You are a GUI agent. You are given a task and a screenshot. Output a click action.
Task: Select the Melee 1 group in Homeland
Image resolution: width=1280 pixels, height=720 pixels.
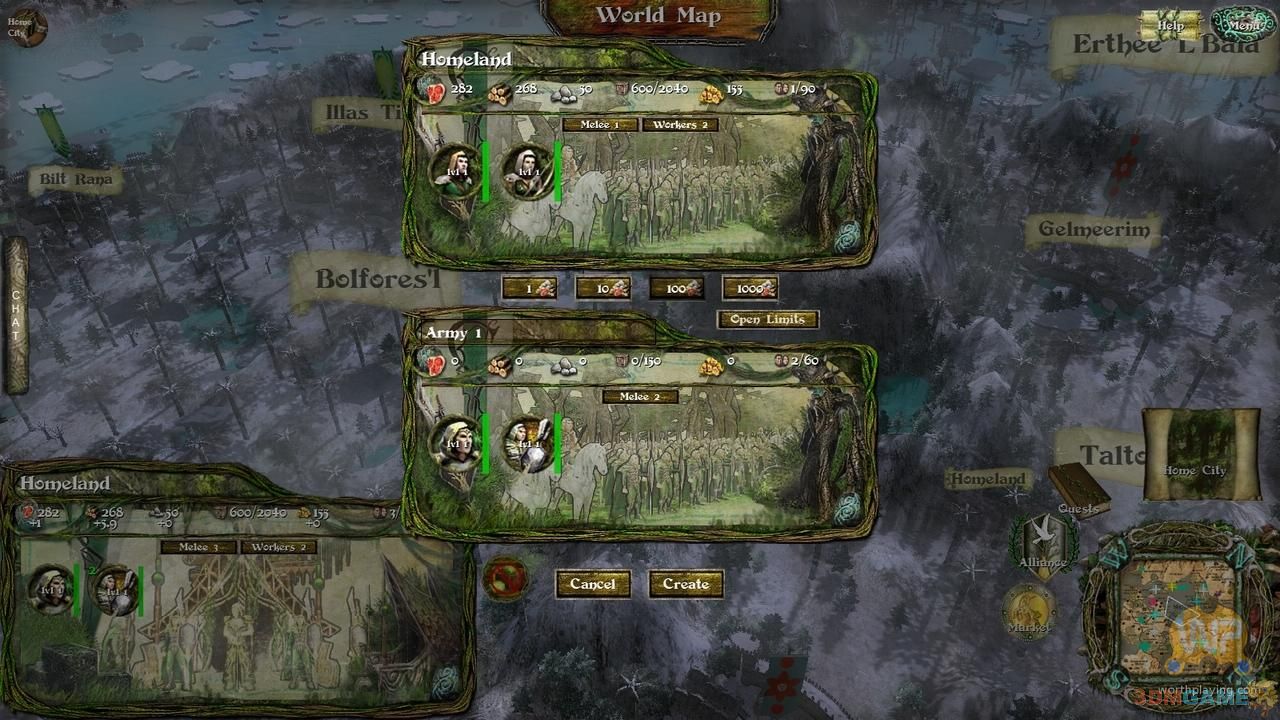click(599, 125)
